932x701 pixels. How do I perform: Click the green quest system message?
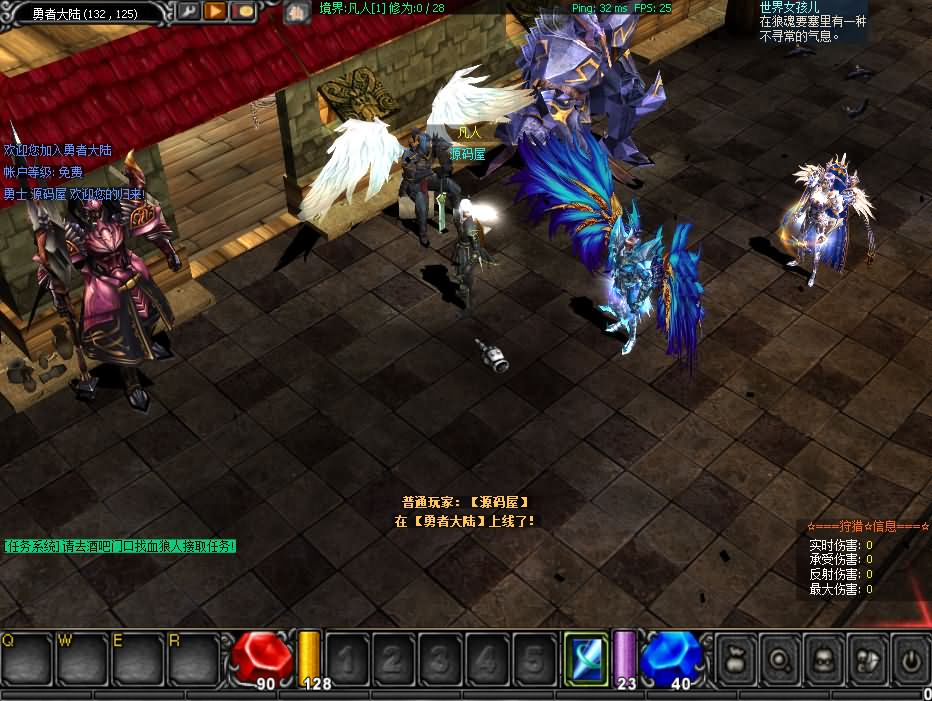[x=120, y=547]
